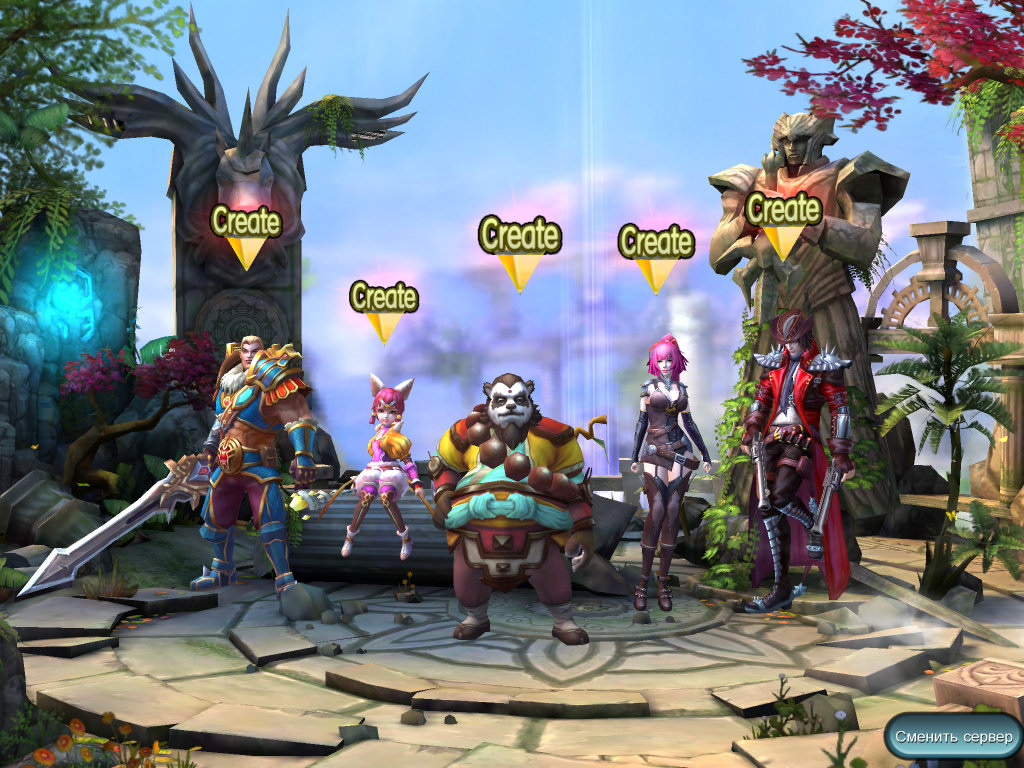The height and width of the screenshot is (768, 1024).
Task: Hit Create above the red-coated gunslinger
Action: pyautogui.click(x=783, y=211)
